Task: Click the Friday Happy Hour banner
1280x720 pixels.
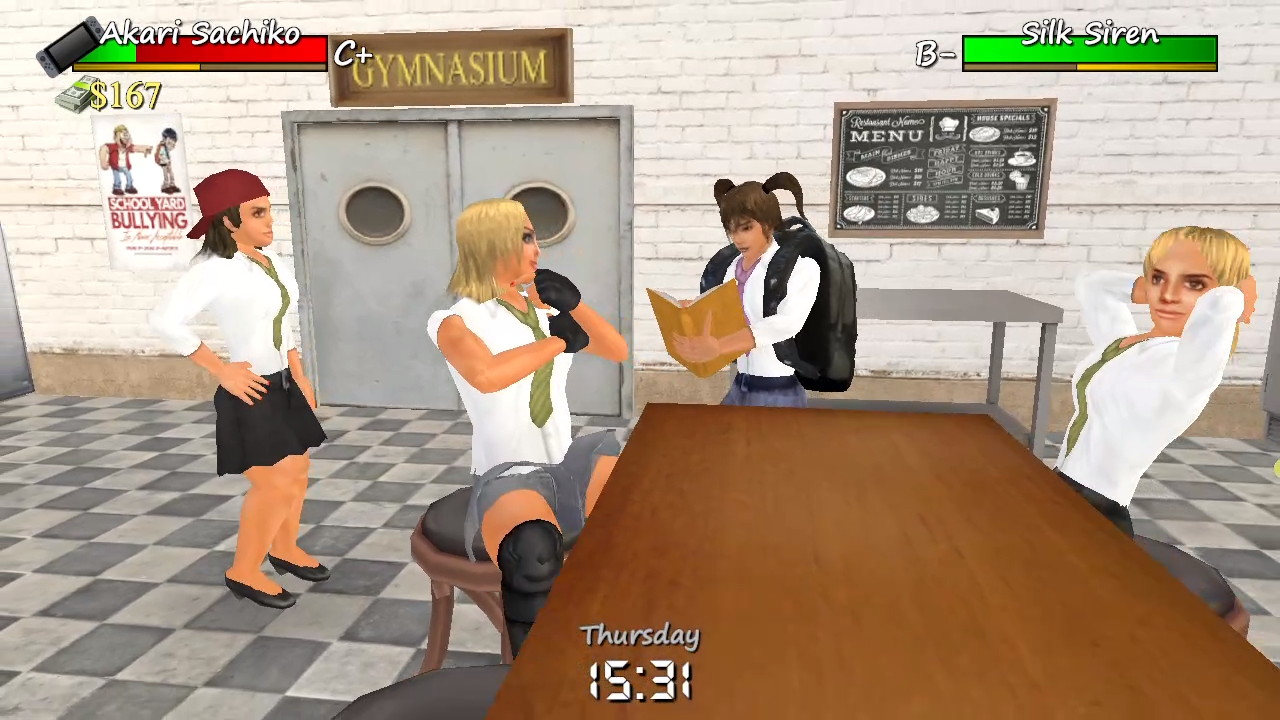Action: [x=946, y=164]
